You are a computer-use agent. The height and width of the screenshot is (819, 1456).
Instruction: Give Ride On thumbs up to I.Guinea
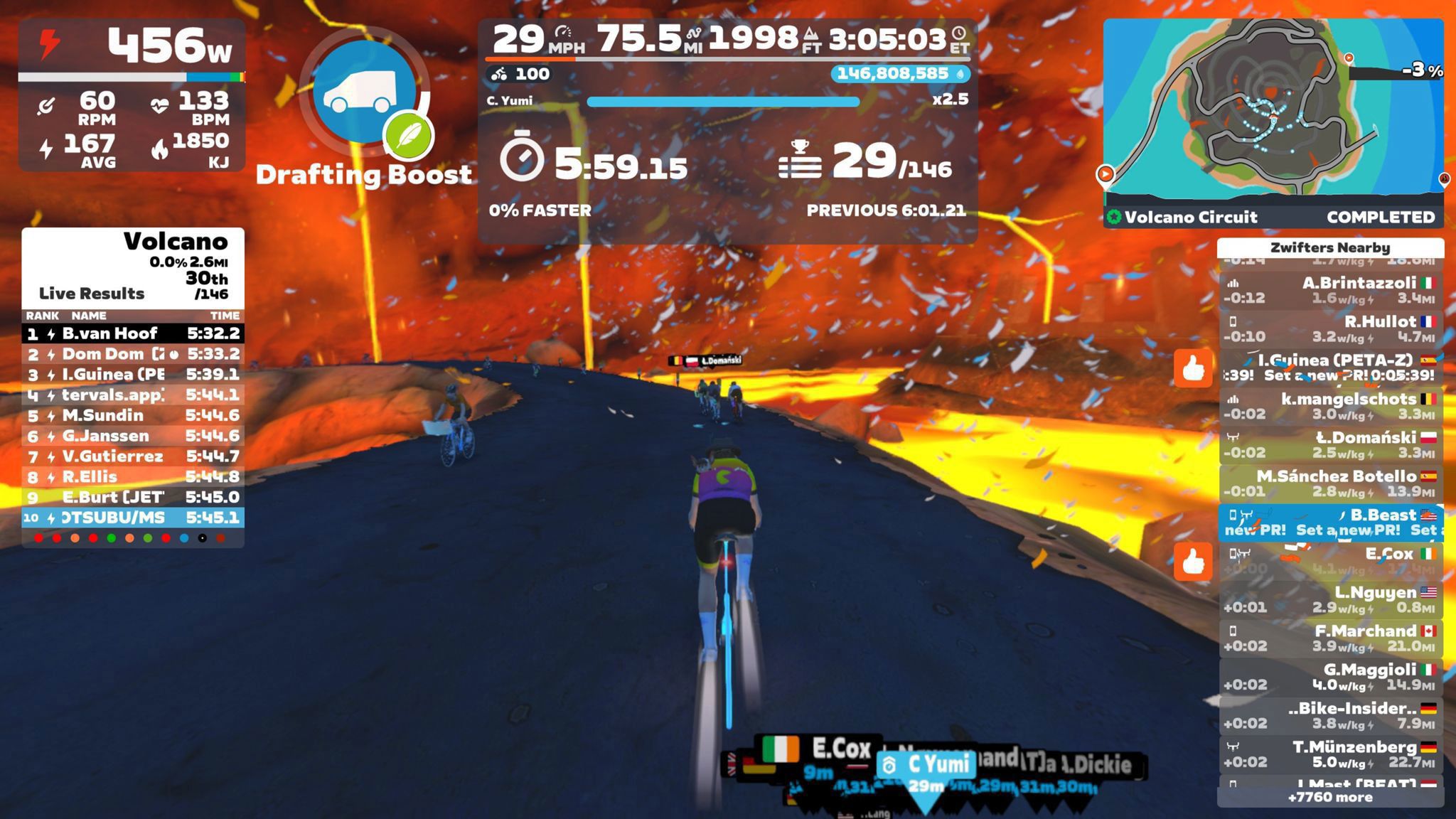point(1192,368)
